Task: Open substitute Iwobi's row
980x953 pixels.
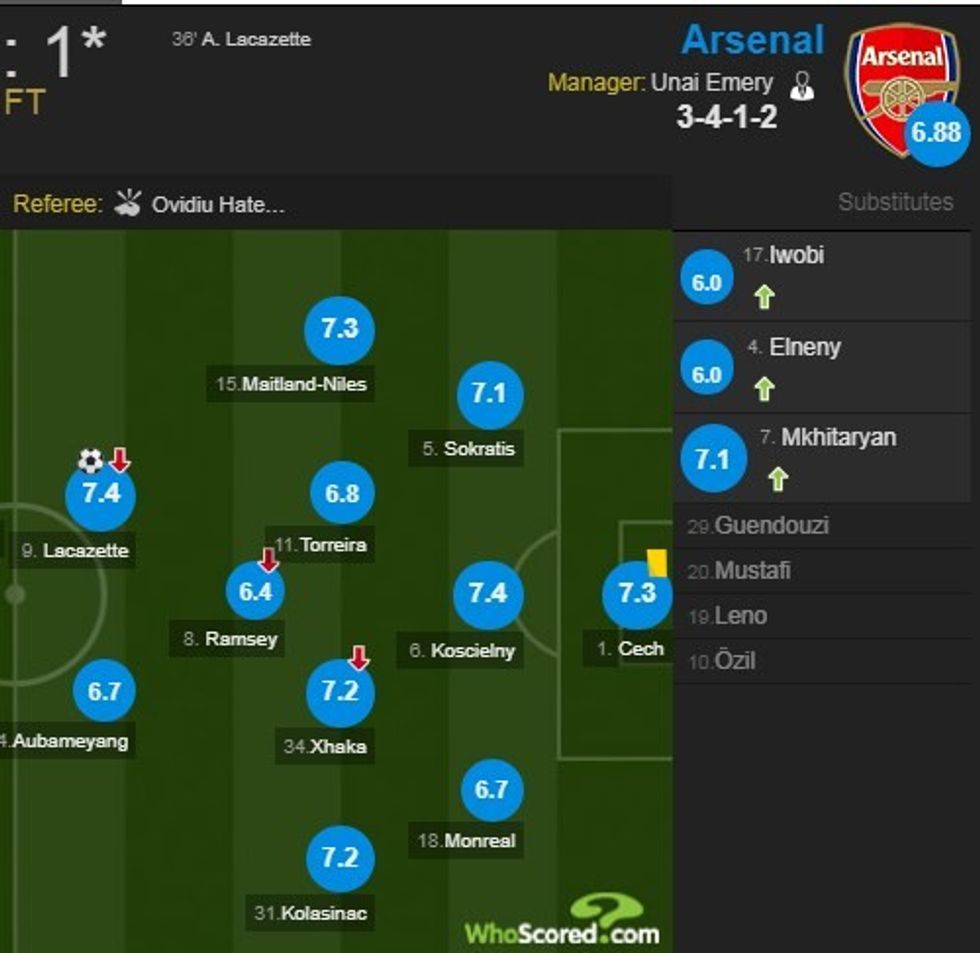Action: point(797,256)
